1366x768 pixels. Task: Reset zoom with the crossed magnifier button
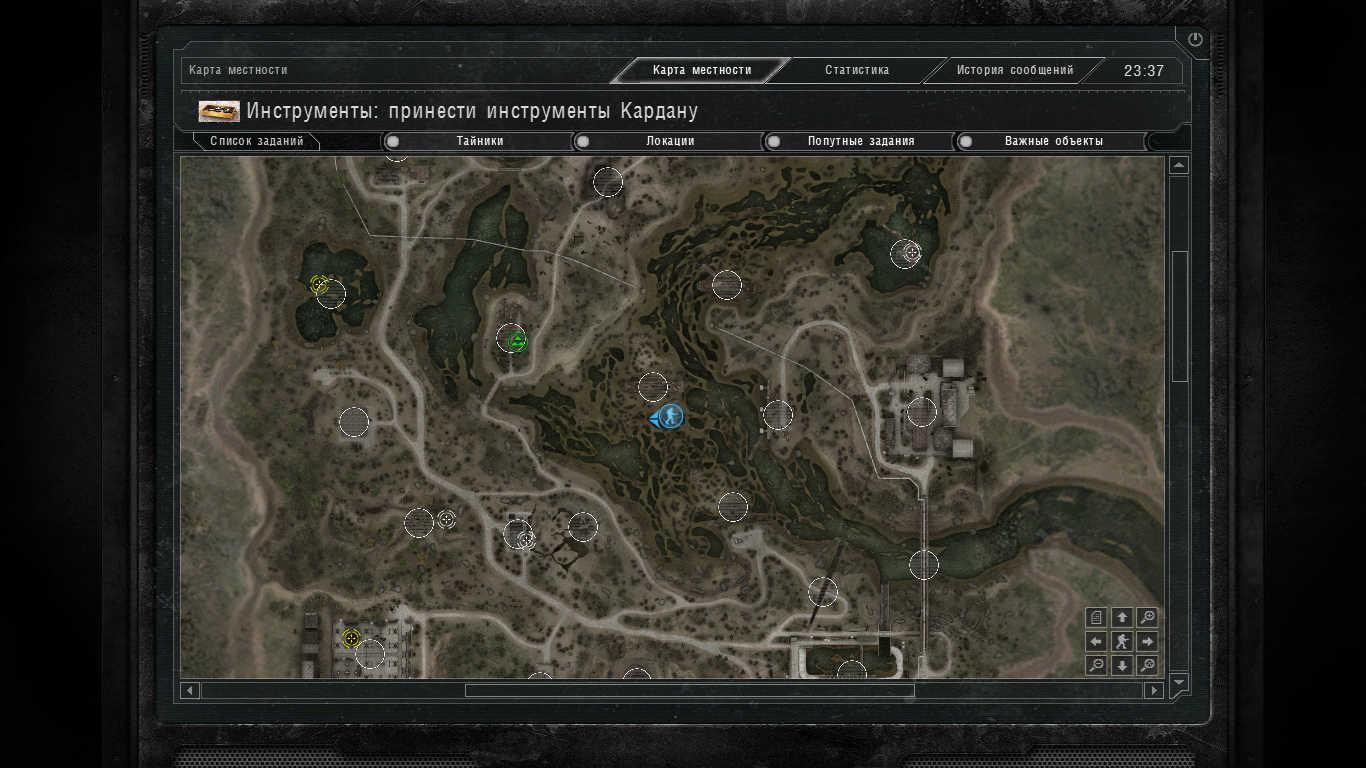pyautogui.click(x=1148, y=666)
